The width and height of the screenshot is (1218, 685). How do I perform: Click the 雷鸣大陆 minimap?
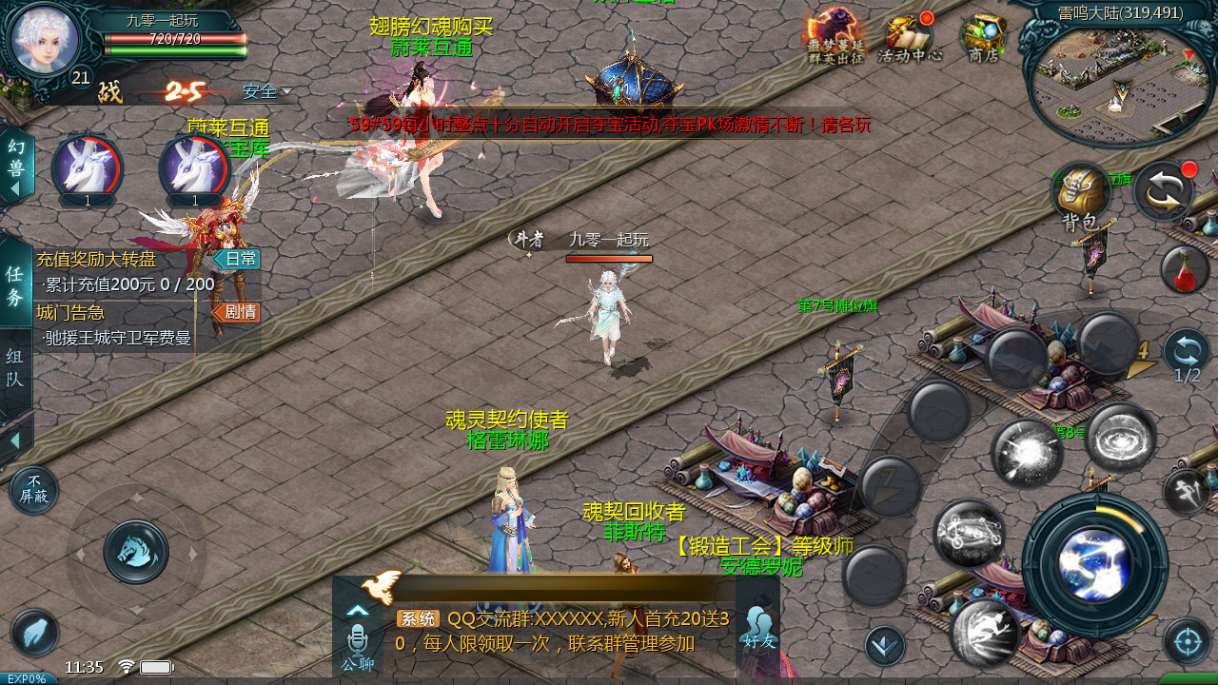pyautogui.click(x=1118, y=70)
